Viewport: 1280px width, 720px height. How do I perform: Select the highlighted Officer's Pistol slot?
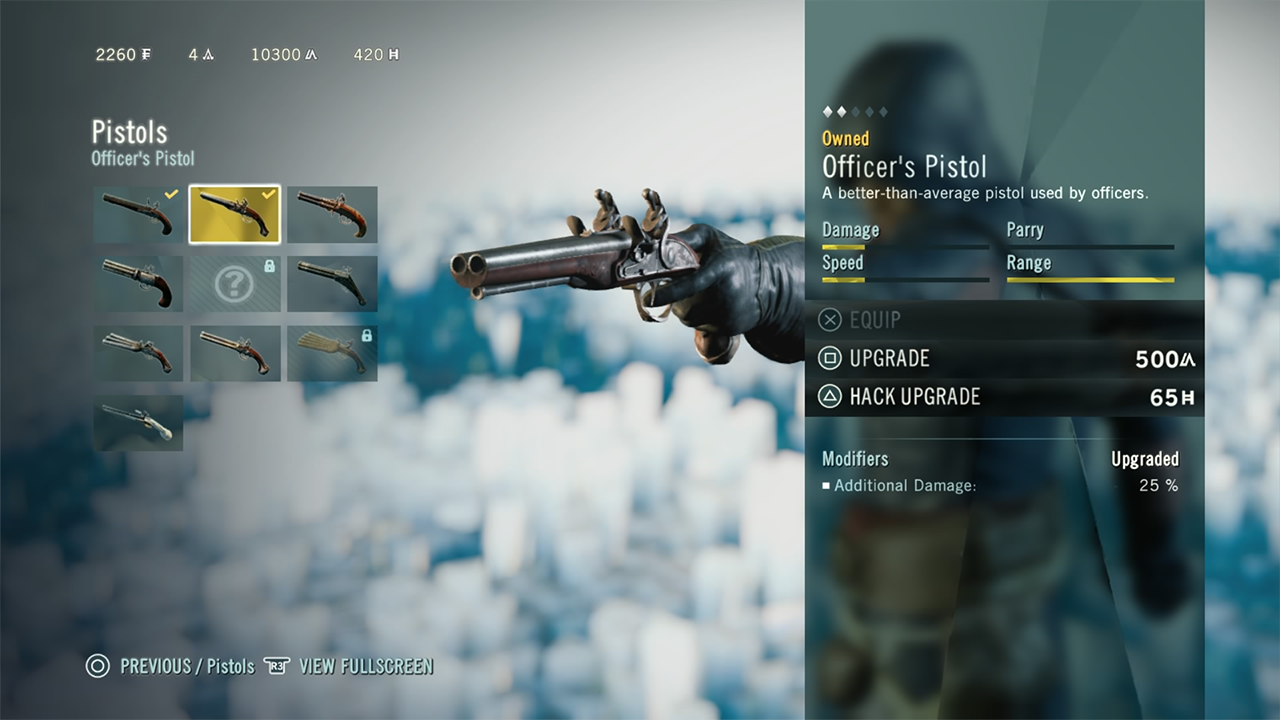click(x=235, y=214)
